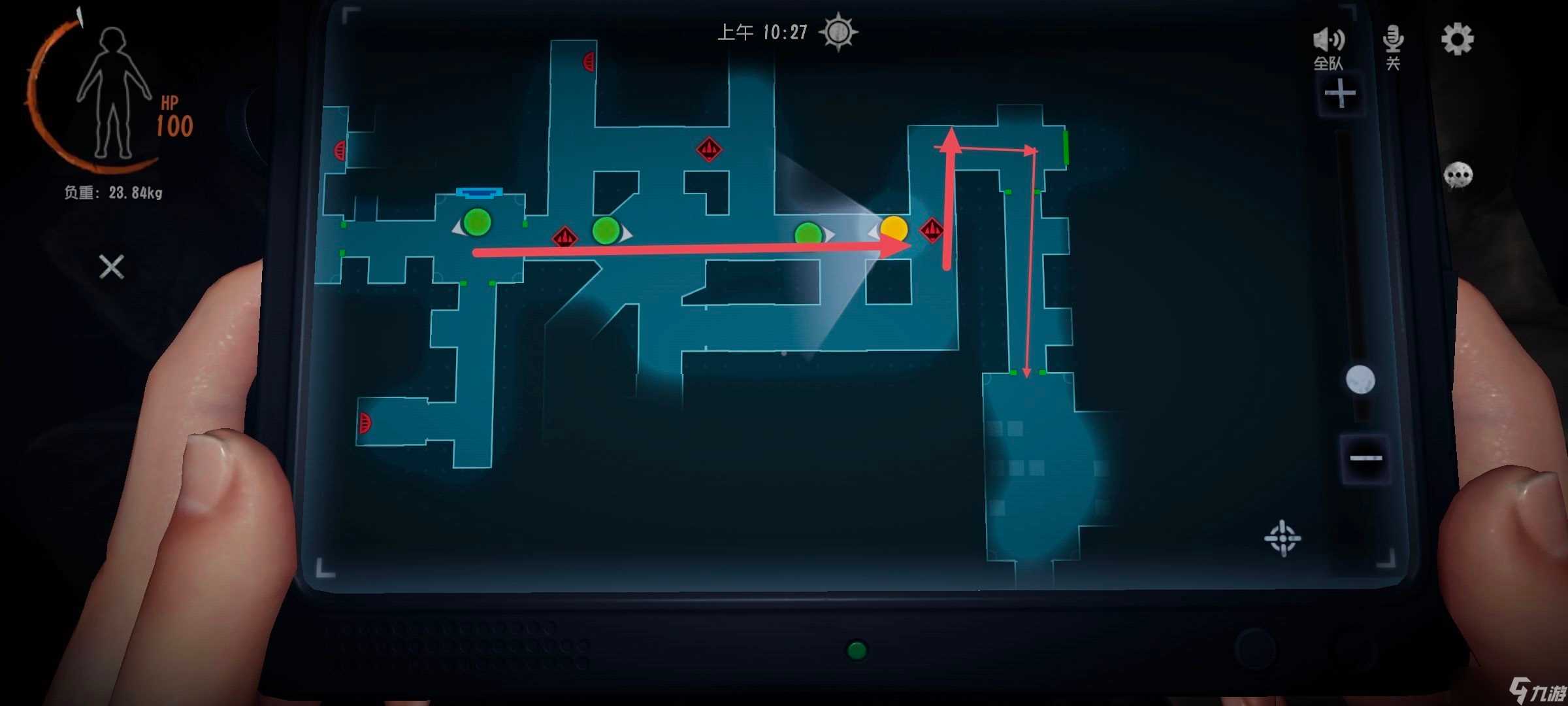Zoom in the map with plus button

coord(1340,94)
